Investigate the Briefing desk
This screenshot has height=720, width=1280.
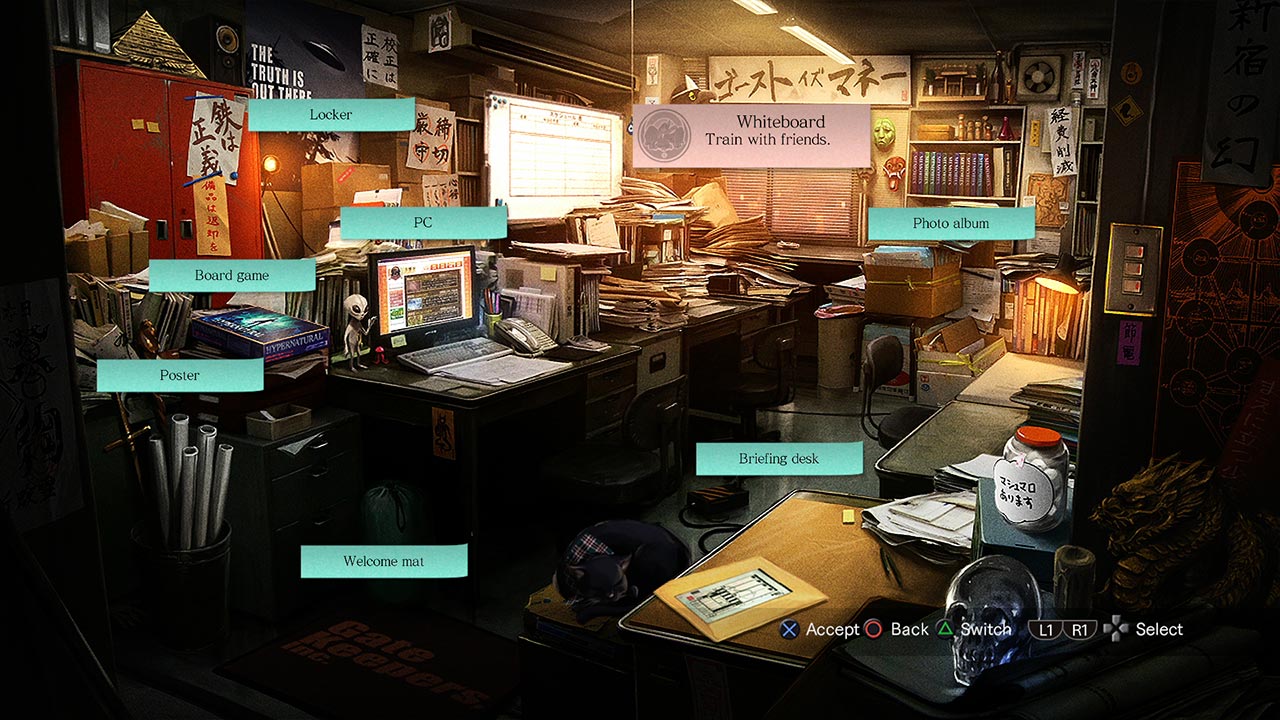[779, 458]
